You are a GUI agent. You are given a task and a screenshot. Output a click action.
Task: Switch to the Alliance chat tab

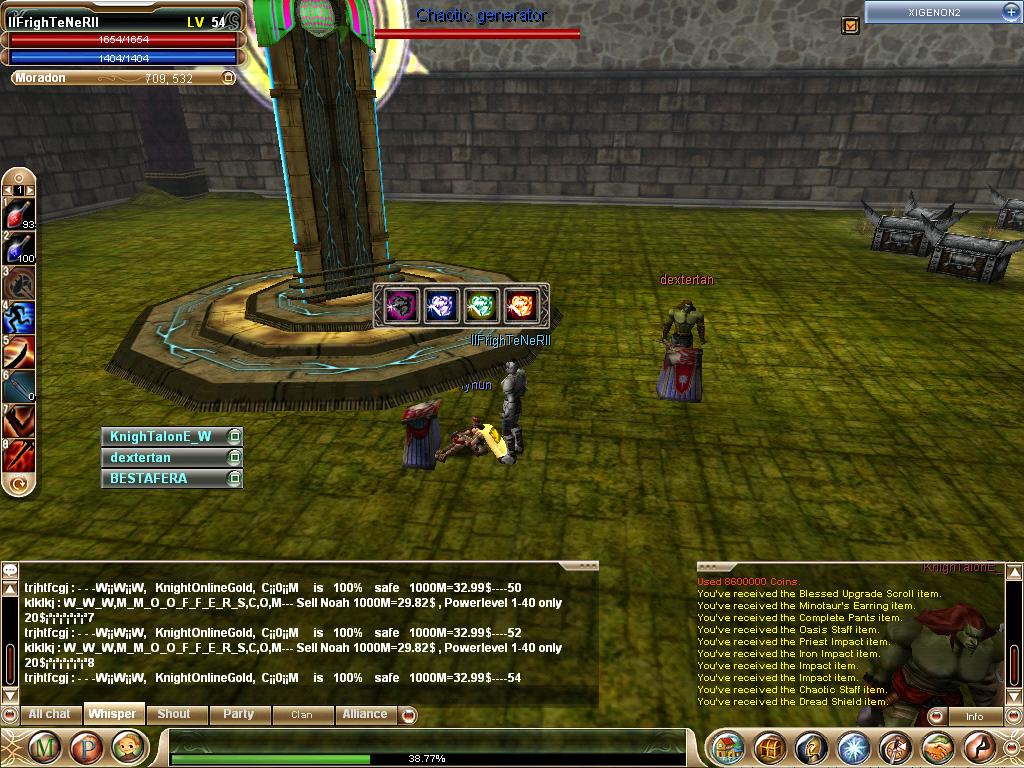click(365, 714)
